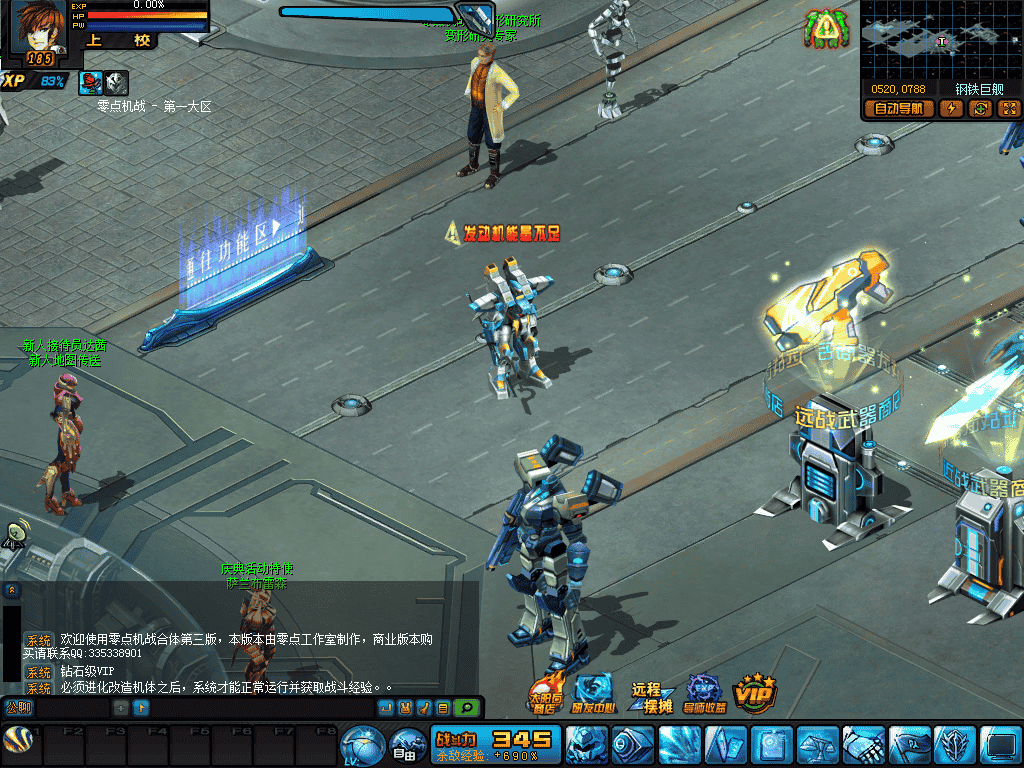The width and height of the screenshot is (1024, 768).
Task: Click the 自动导航 auto-navigation button
Action: click(x=899, y=109)
